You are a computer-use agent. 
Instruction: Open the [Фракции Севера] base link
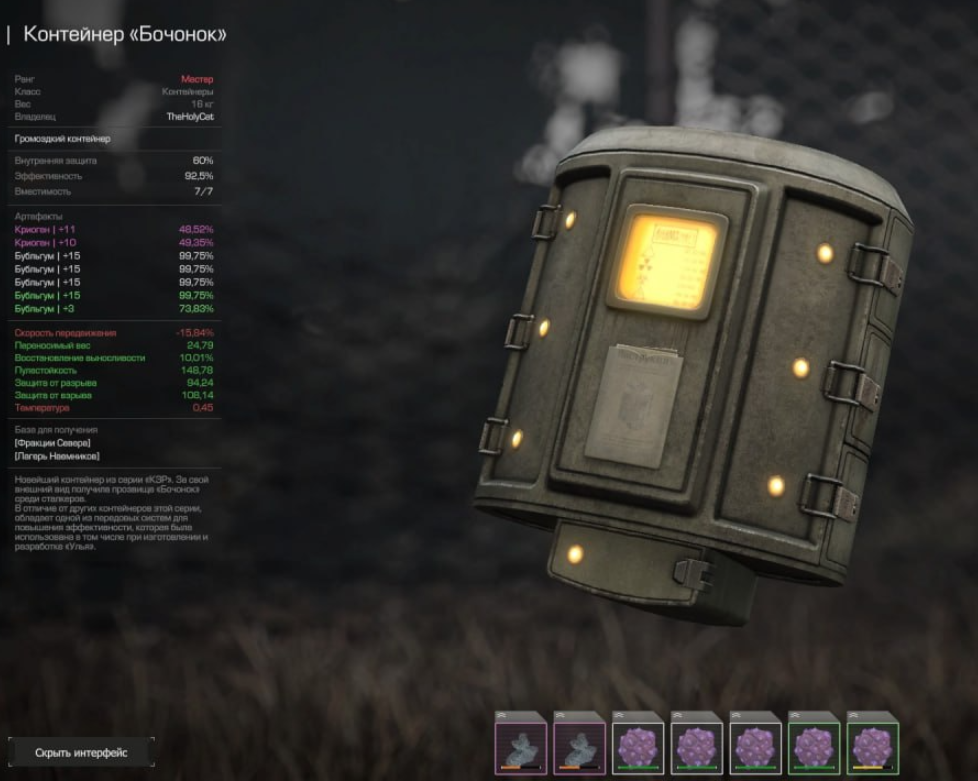53,443
